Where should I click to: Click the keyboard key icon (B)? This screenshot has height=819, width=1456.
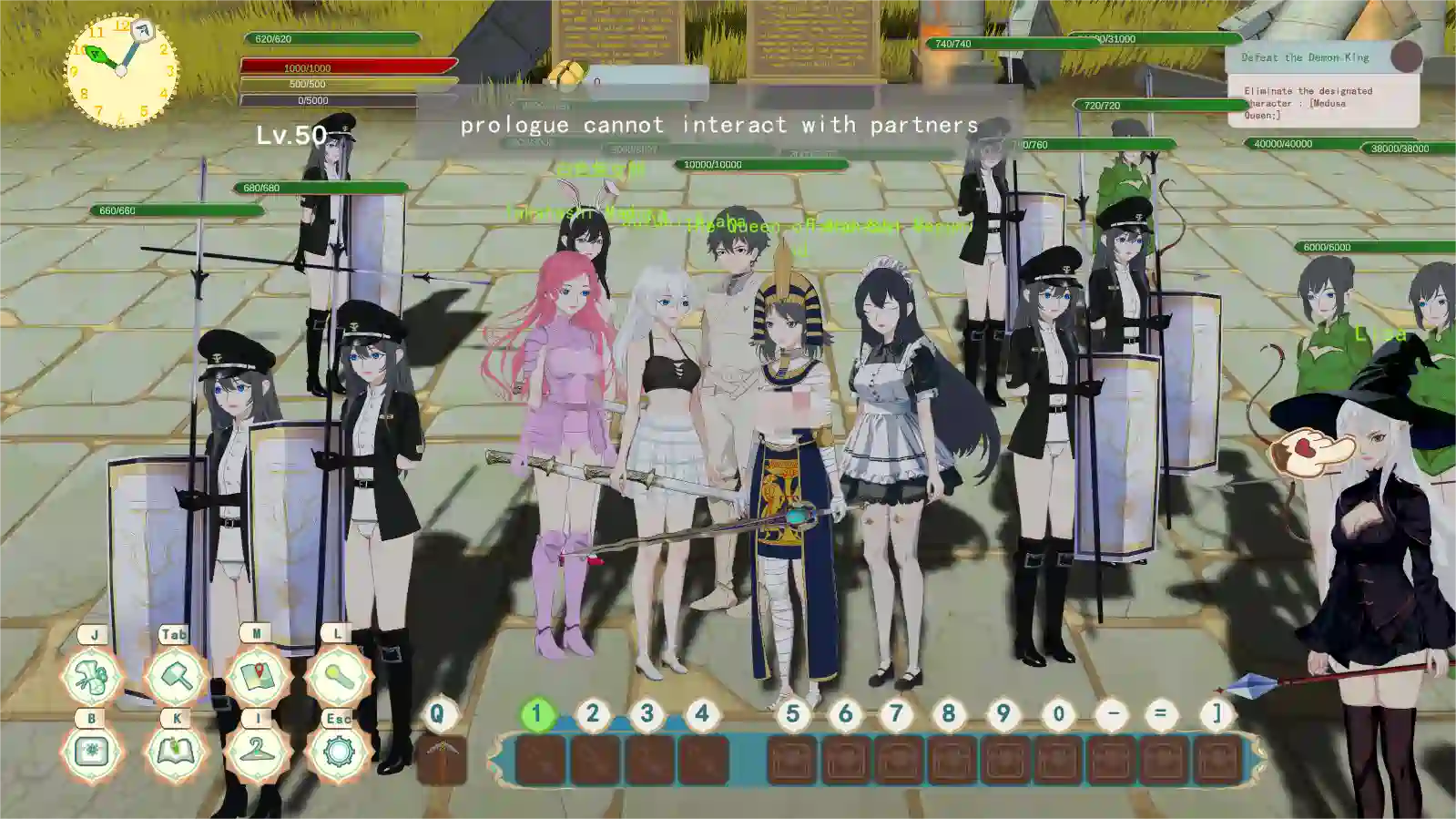(90, 754)
